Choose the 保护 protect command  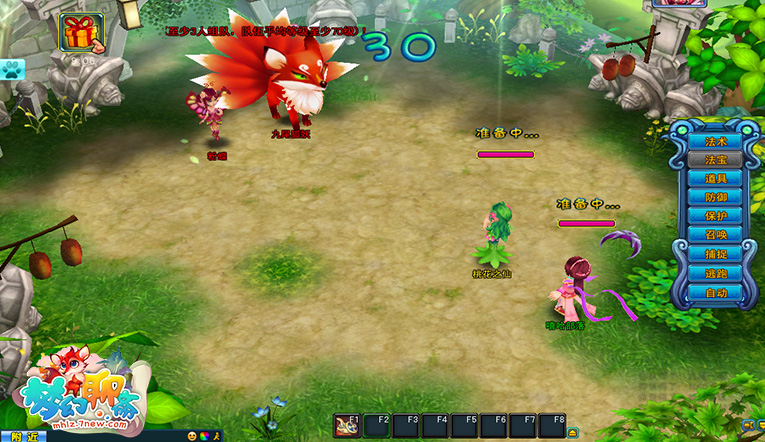(715, 217)
